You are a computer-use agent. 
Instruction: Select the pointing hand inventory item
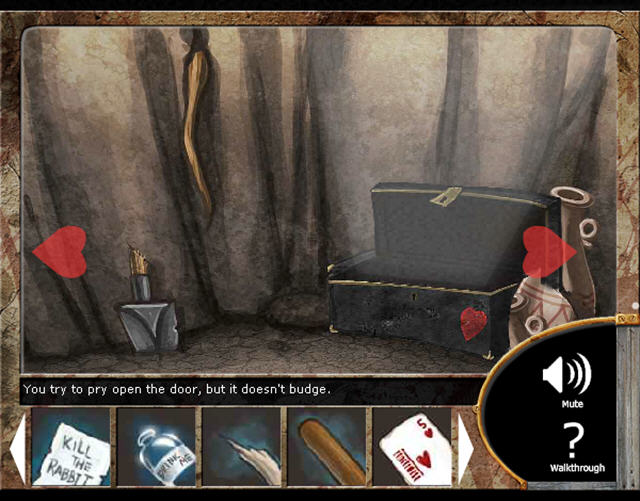(242, 447)
